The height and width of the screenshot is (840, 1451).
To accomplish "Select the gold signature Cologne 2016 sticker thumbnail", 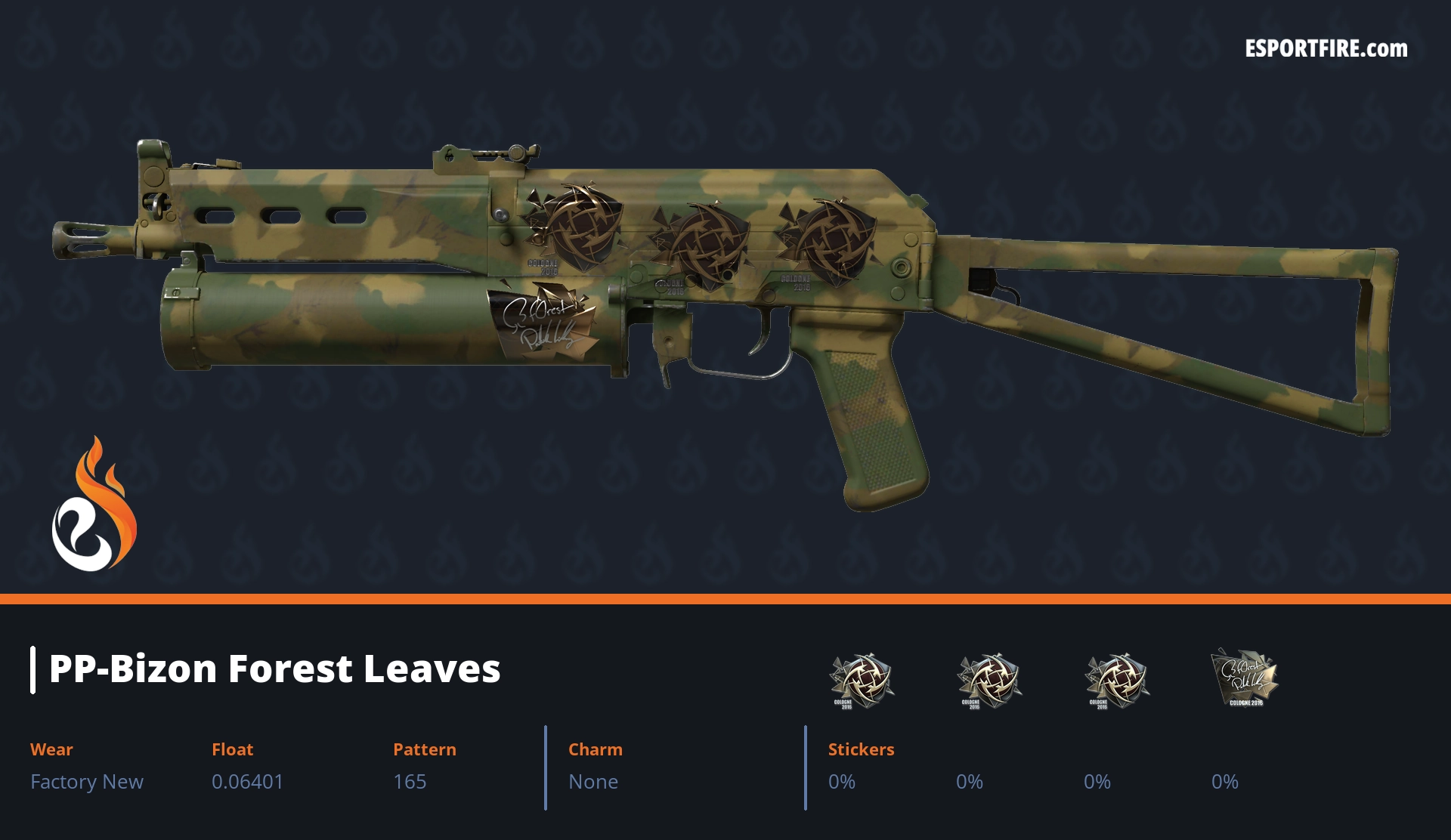I will point(1244,678).
